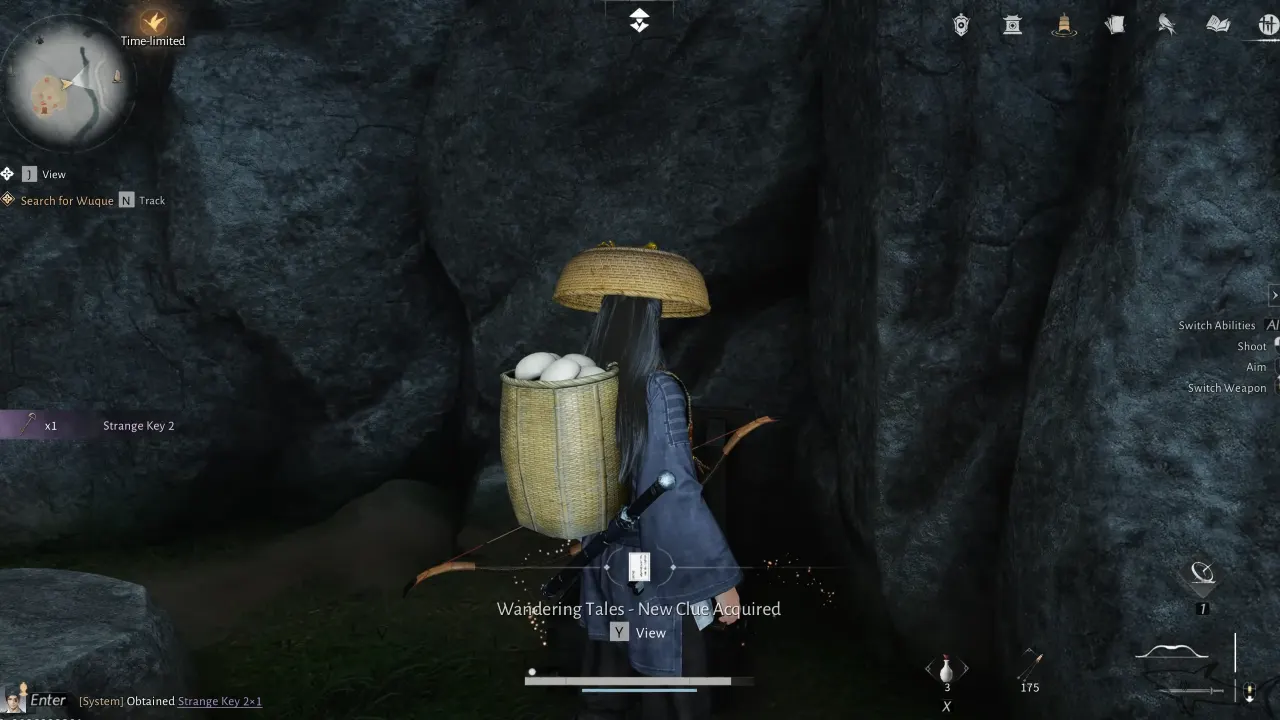The height and width of the screenshot is (720, 1280).
Task: Open Switch Abilities via Alt label
Action: (x=1218, y=325)
